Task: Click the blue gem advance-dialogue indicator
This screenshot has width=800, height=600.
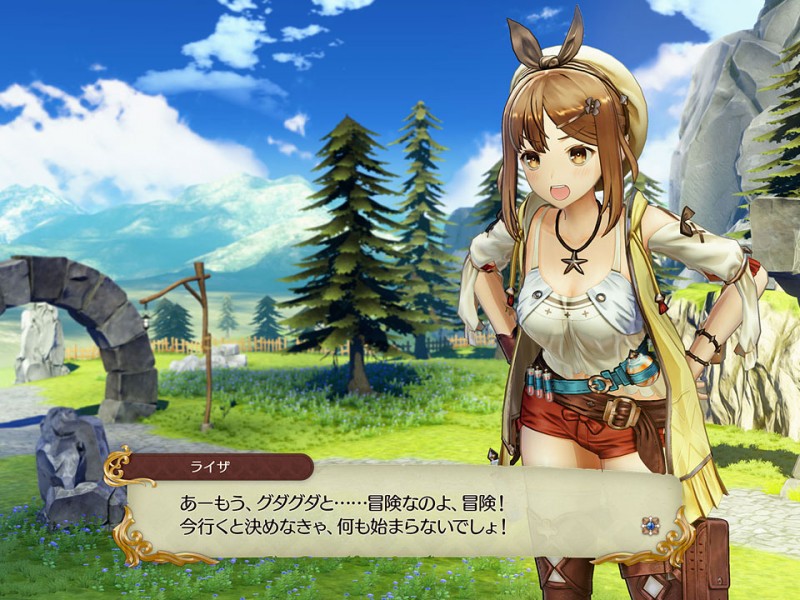Action: (651, 524)
